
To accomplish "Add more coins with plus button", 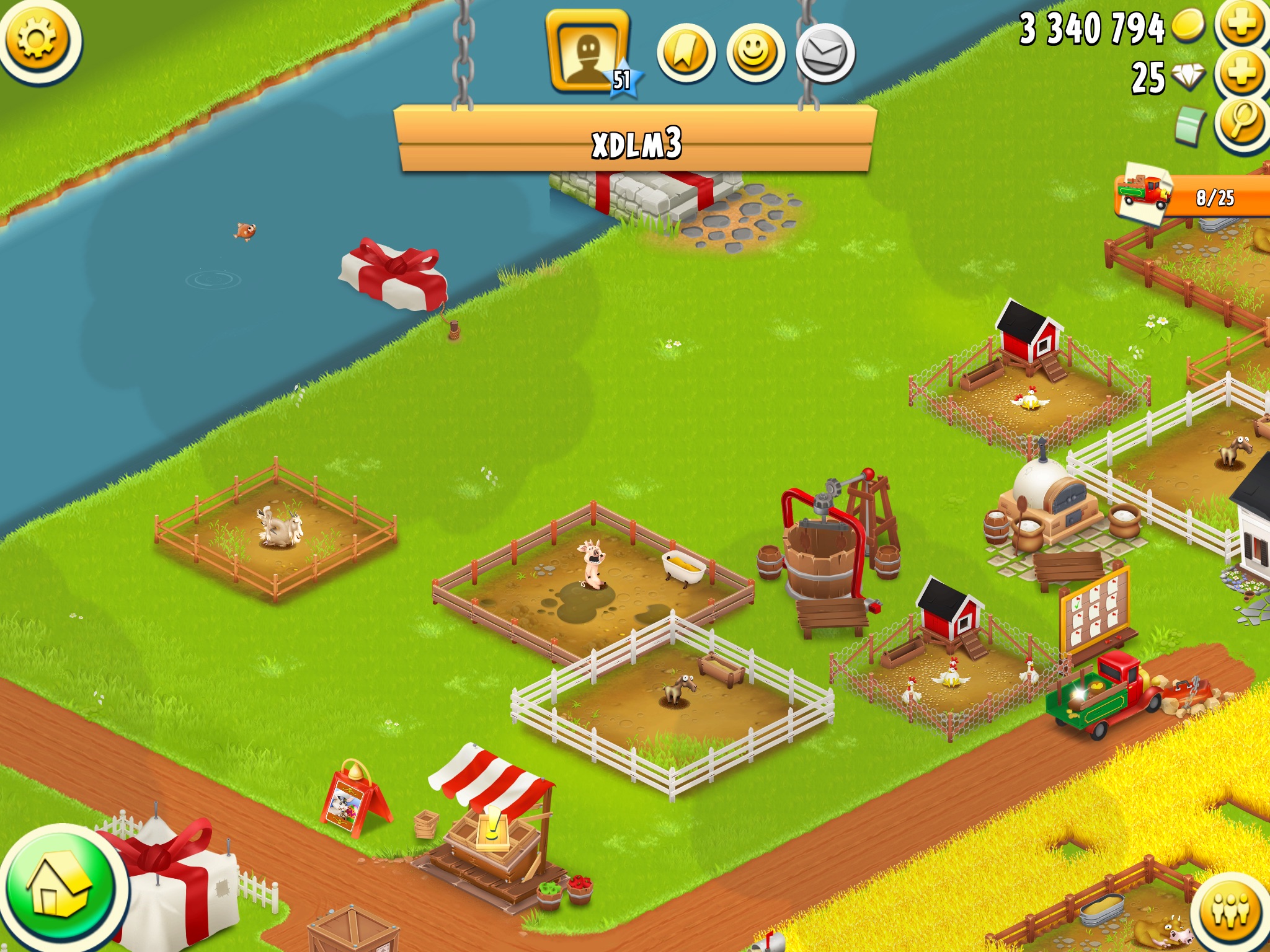I will [1241, 25].
